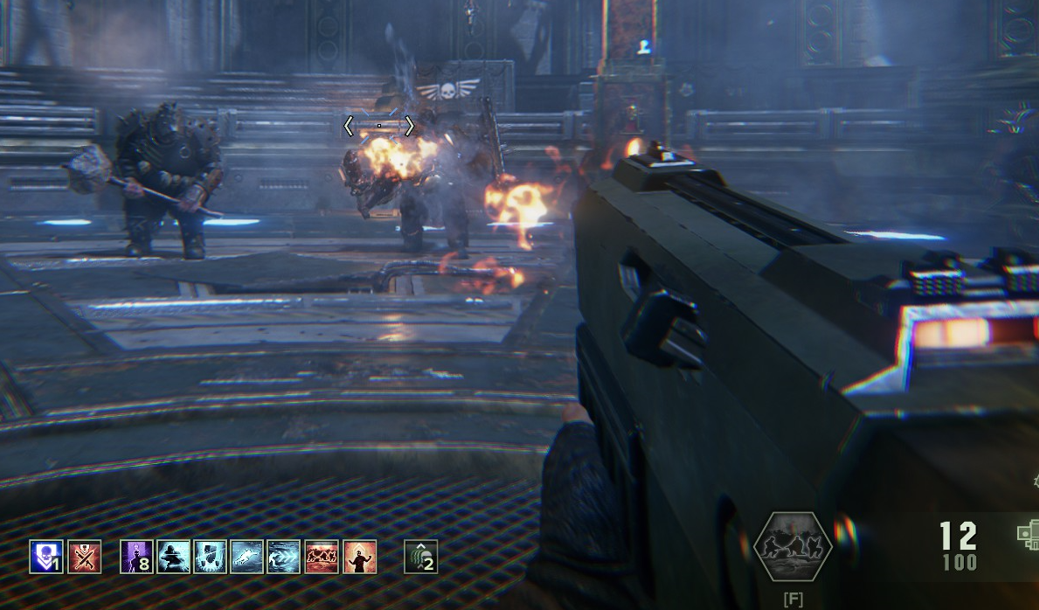1039x610 pixels.
Task: Select the purple figure buff with 8 stacks
Action: [137, 556]
